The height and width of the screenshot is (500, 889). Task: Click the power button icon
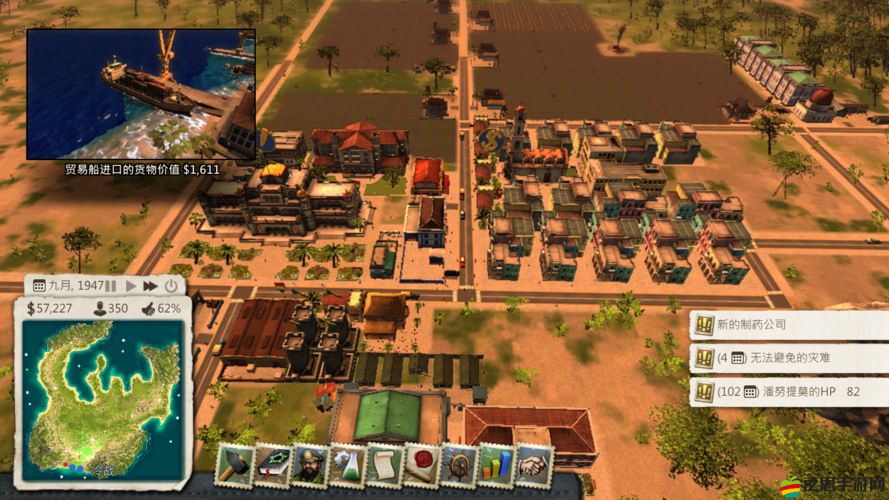point(171,286)
